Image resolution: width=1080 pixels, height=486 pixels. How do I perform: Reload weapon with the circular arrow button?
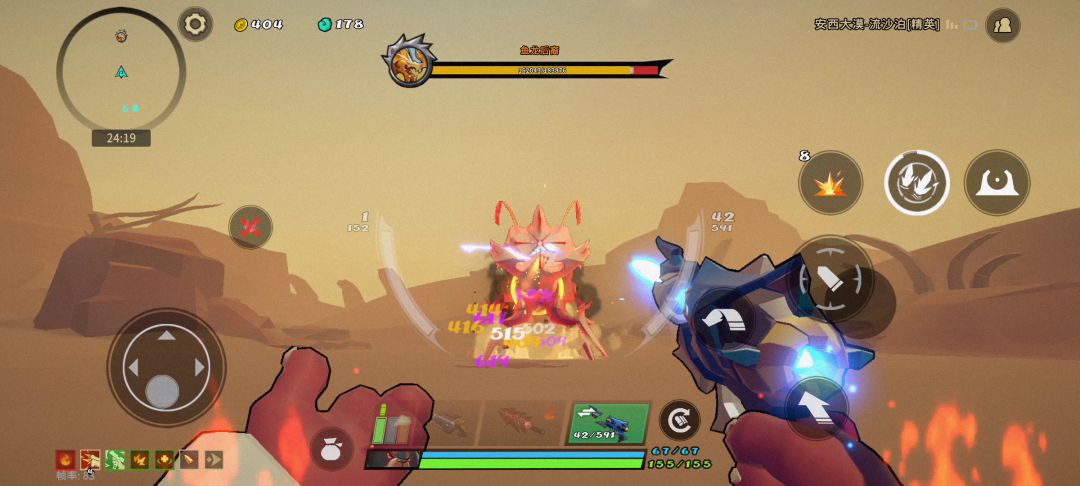point(679,420)
